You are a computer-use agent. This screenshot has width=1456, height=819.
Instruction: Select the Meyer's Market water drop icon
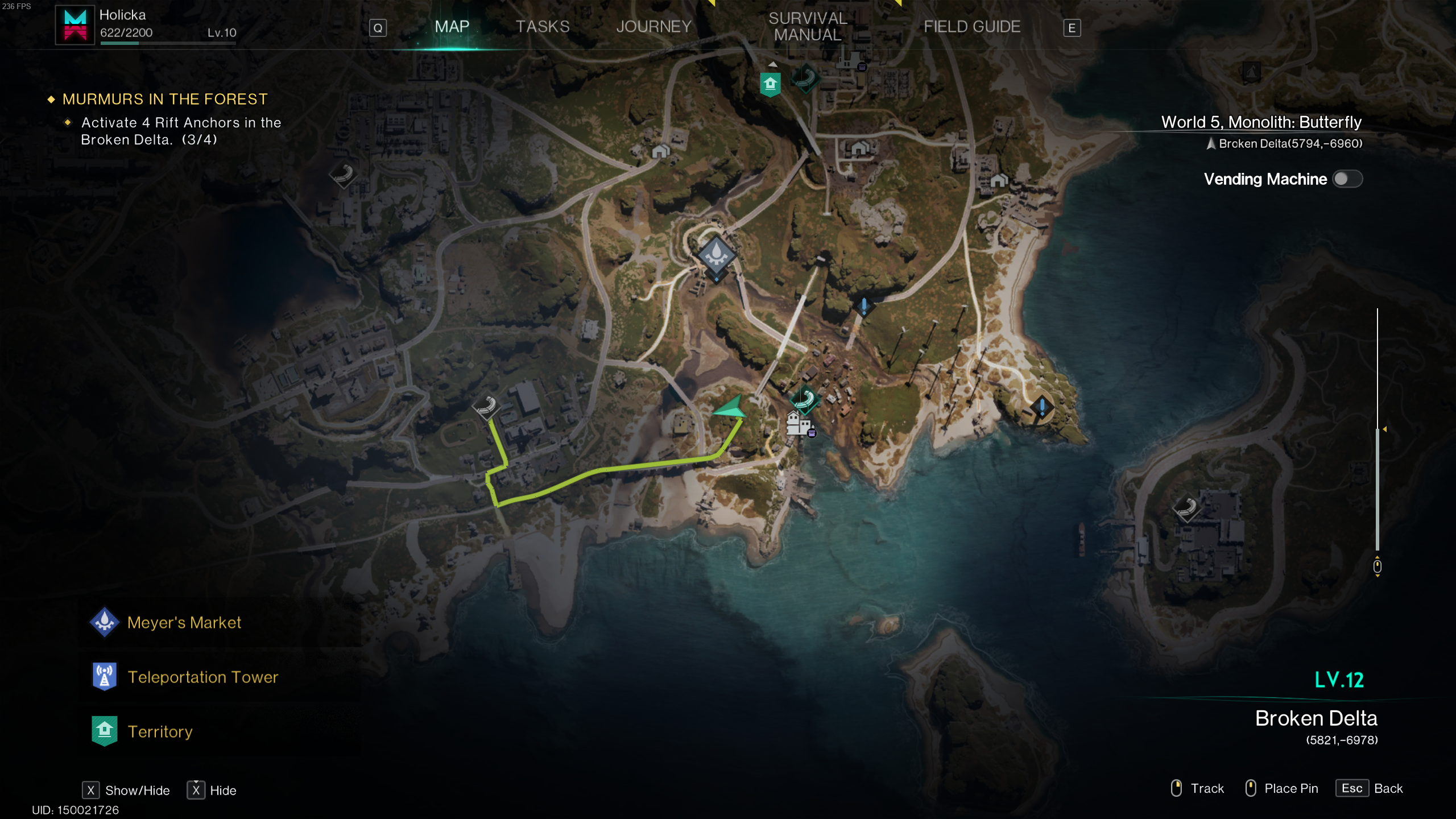(x=716, y=256)
